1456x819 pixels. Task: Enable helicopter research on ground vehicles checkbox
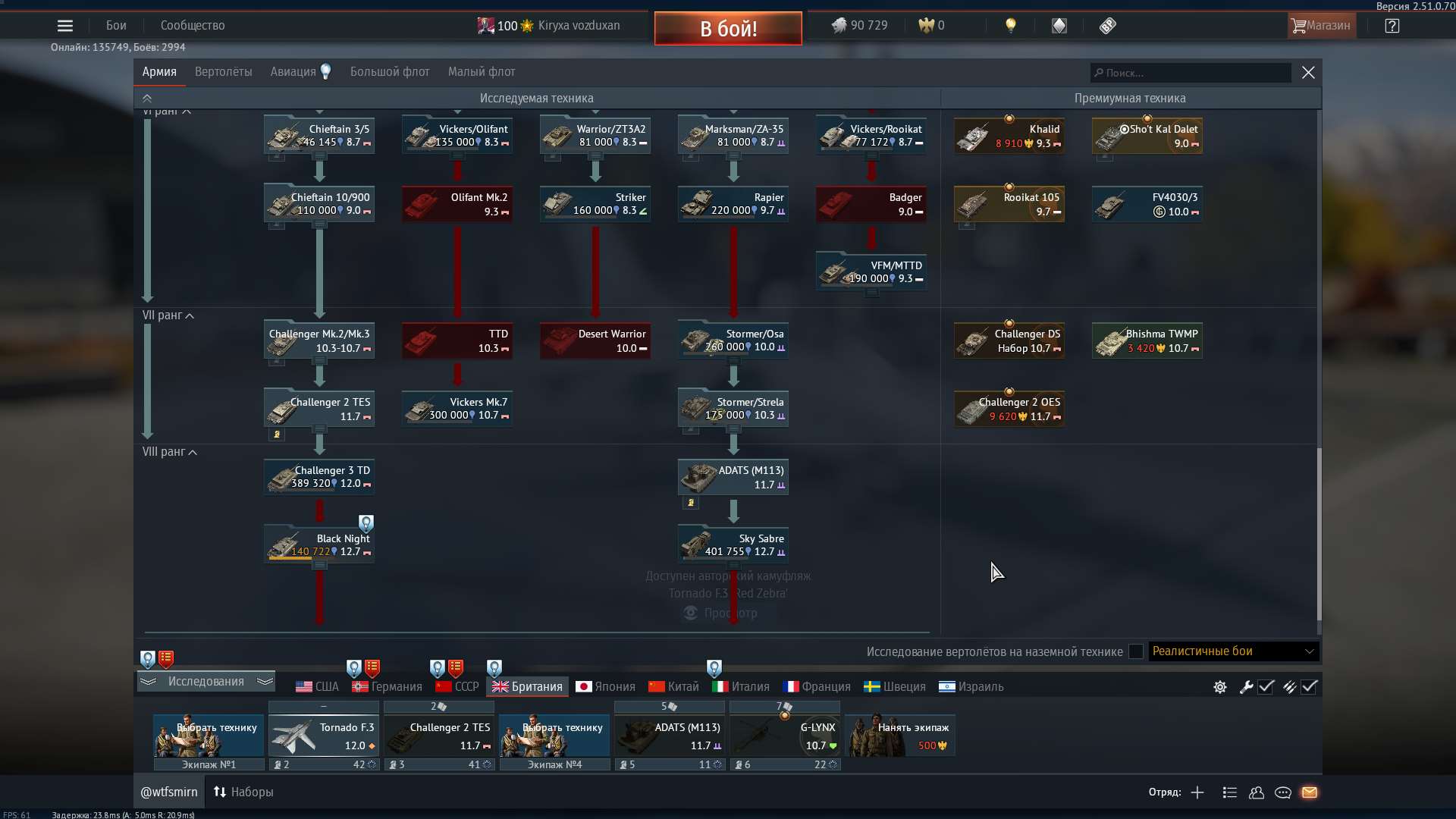(x=1135, y=651)
